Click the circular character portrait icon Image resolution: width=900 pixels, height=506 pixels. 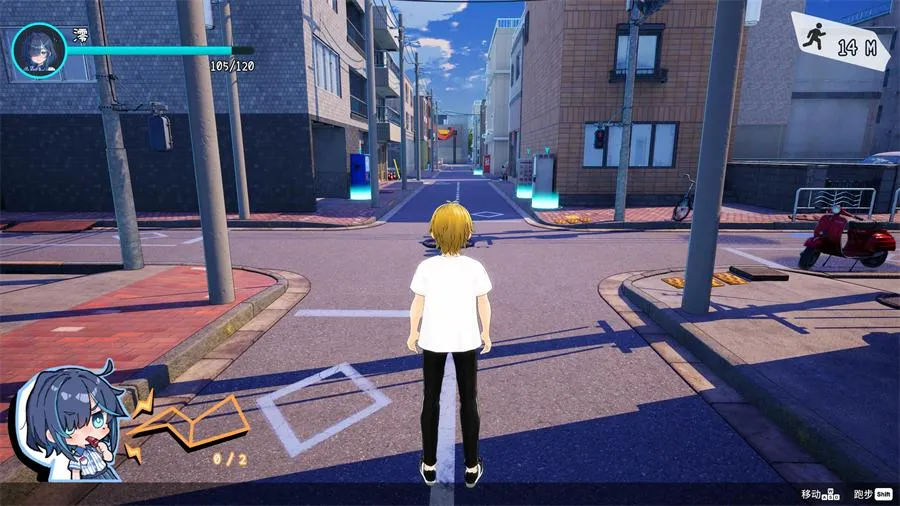click(39, 51)
